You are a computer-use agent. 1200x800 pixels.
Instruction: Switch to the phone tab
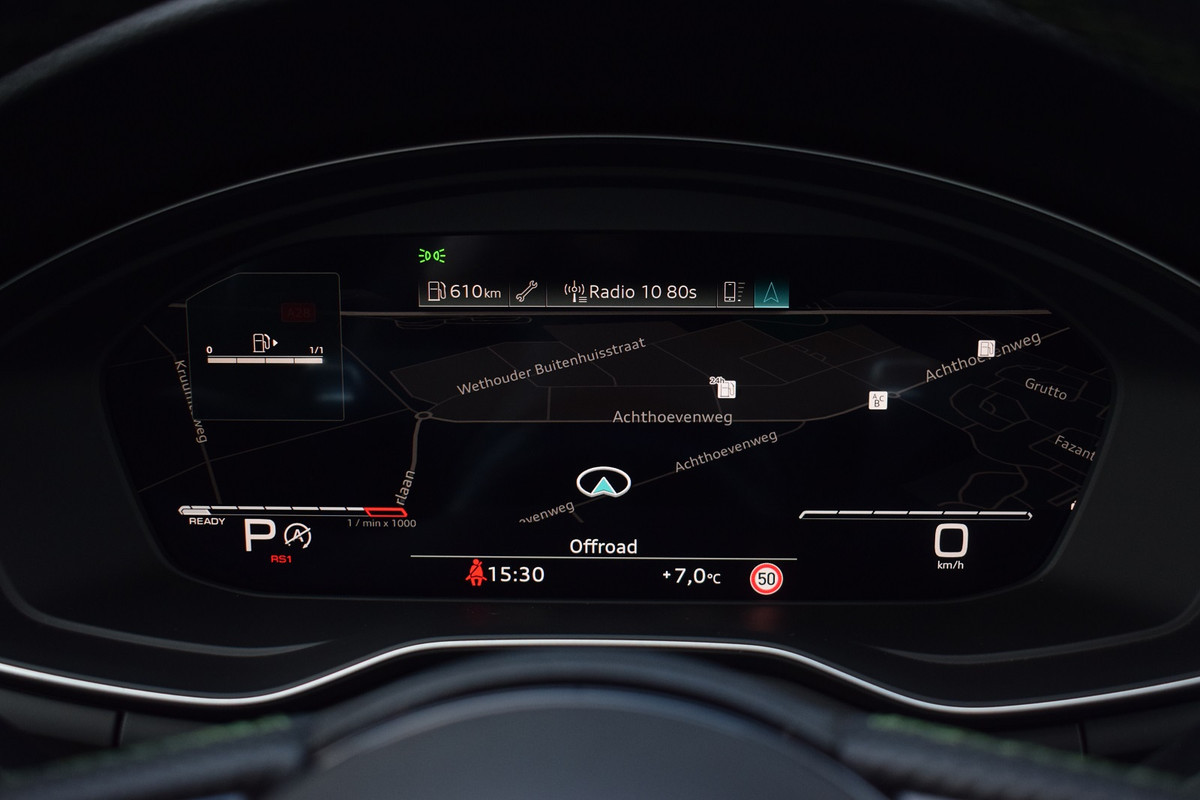734,292
